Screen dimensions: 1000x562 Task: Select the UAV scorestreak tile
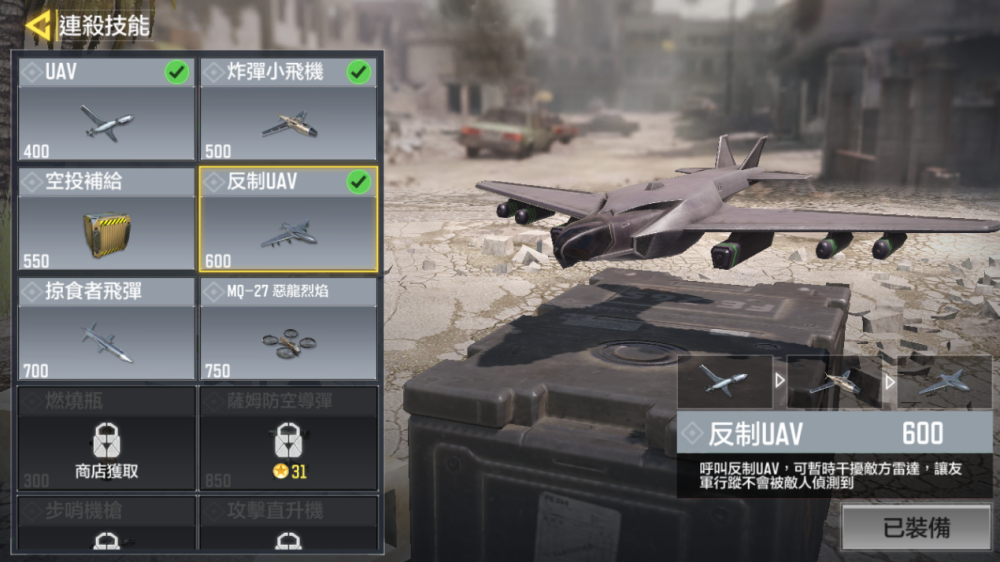tap(107, 109)
